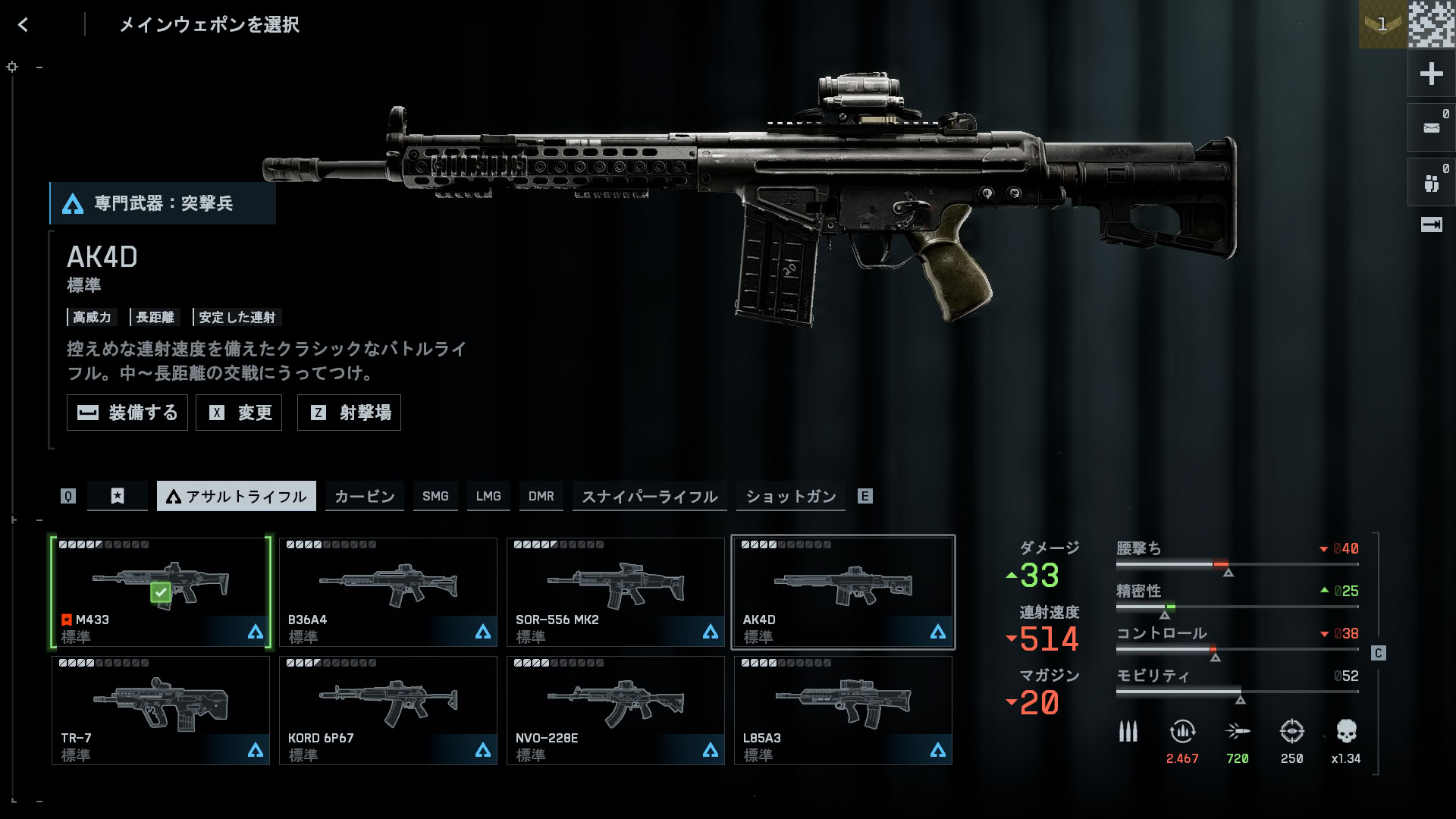Open the 変更 customize button
Viewport: 1456px width, 819px height.
239,413
